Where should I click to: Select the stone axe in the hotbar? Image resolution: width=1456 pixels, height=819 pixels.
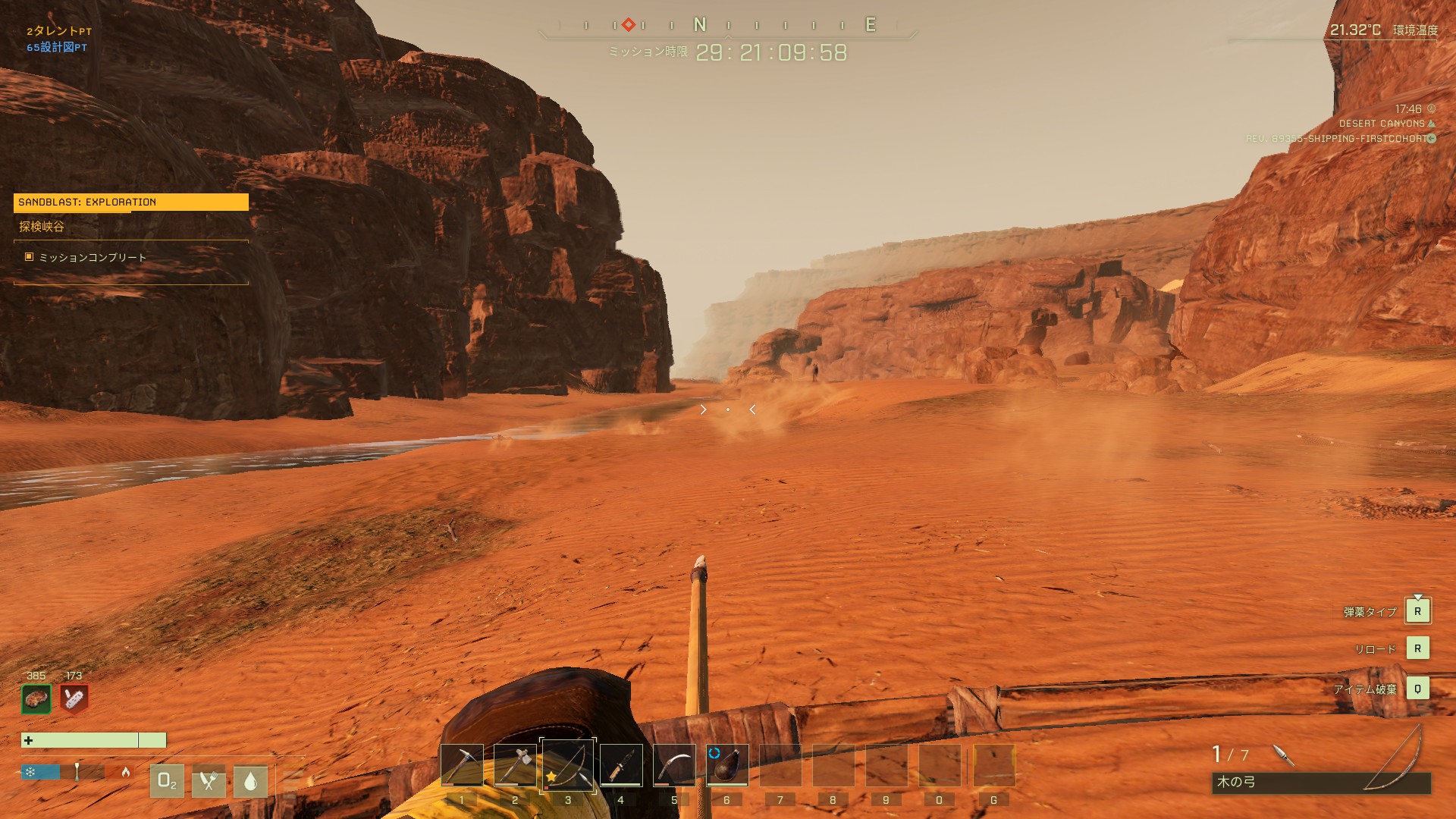click(x=515, y=765)
